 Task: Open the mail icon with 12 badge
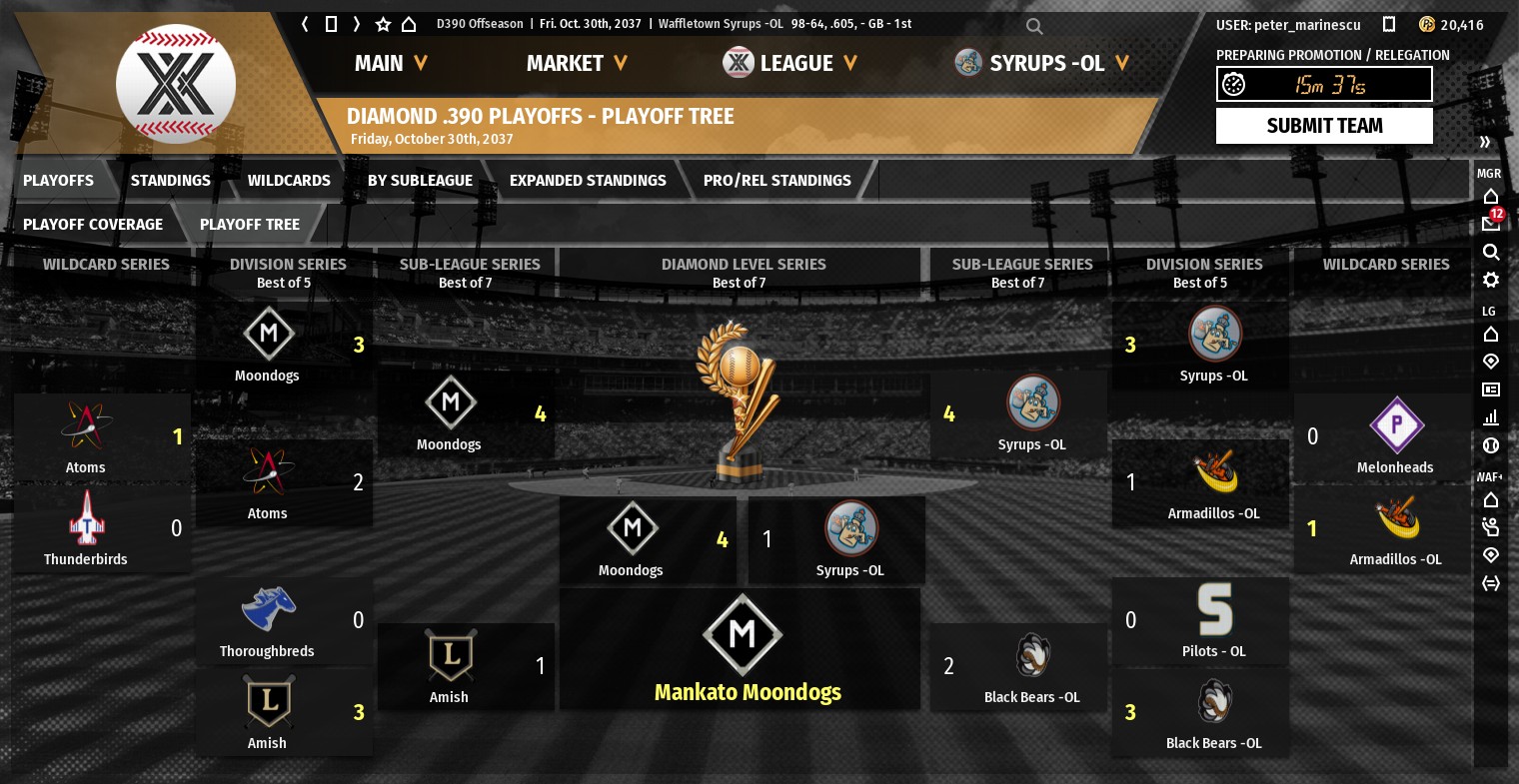click(1491, 224)
